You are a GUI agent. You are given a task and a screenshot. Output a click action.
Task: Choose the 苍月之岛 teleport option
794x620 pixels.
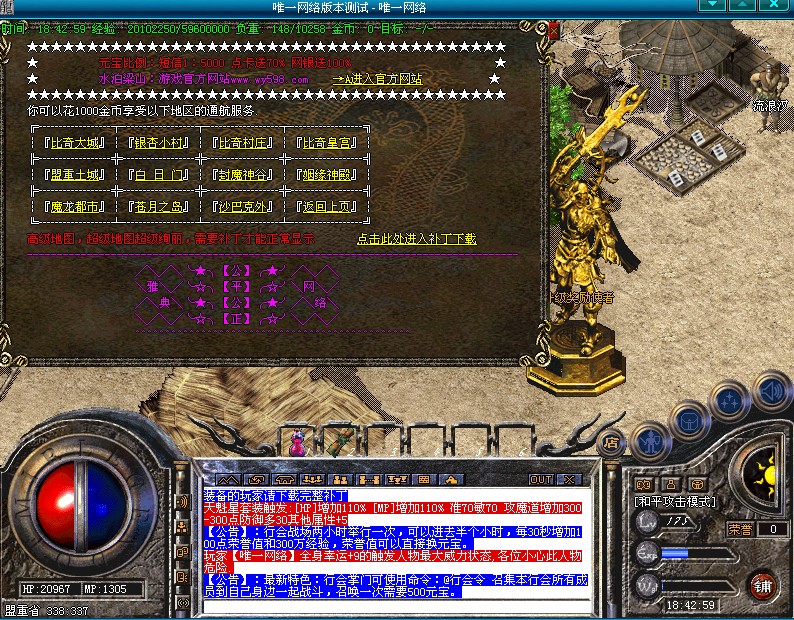[158, 207]
